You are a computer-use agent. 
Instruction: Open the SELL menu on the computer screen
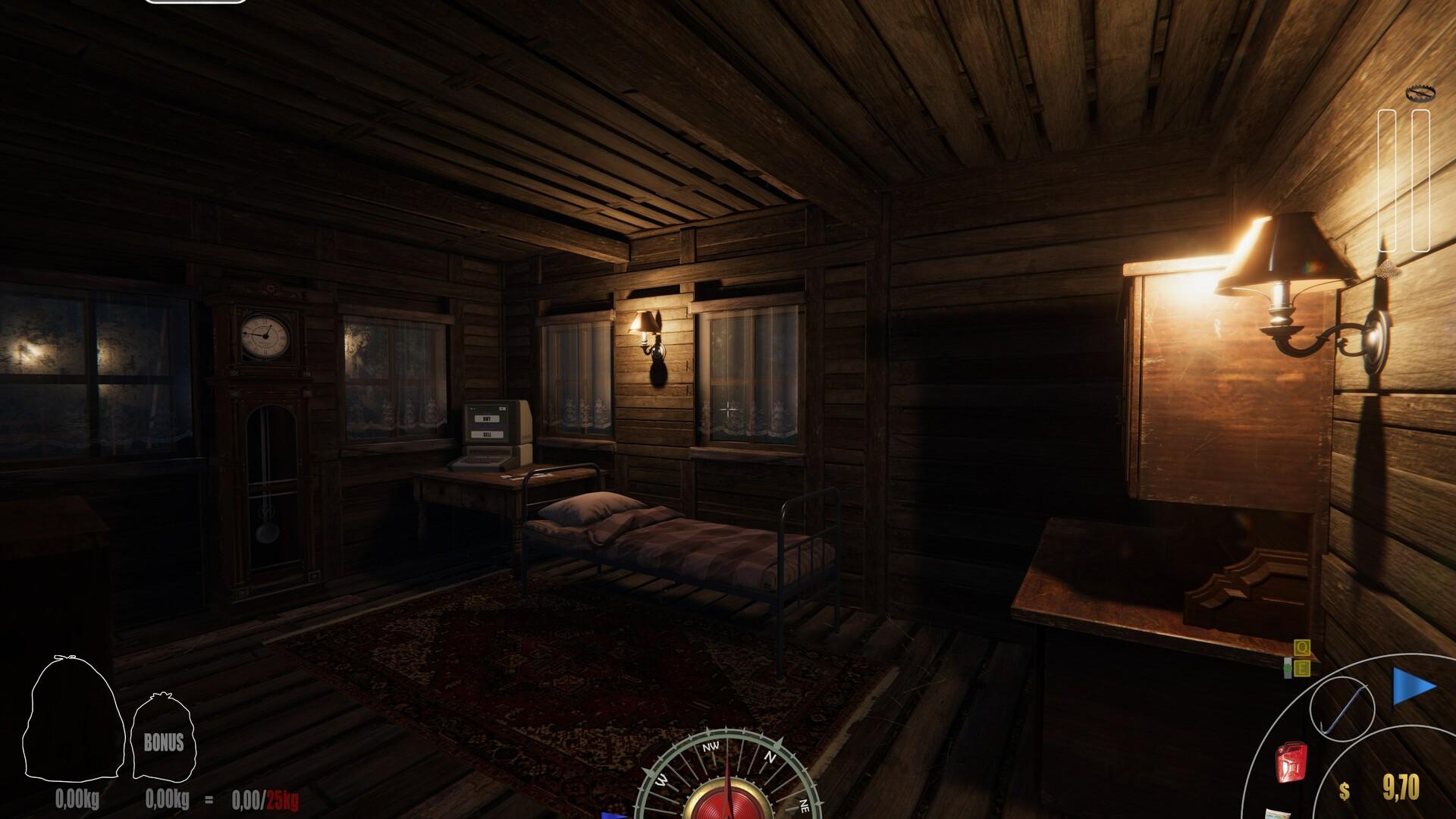[488, 435]
